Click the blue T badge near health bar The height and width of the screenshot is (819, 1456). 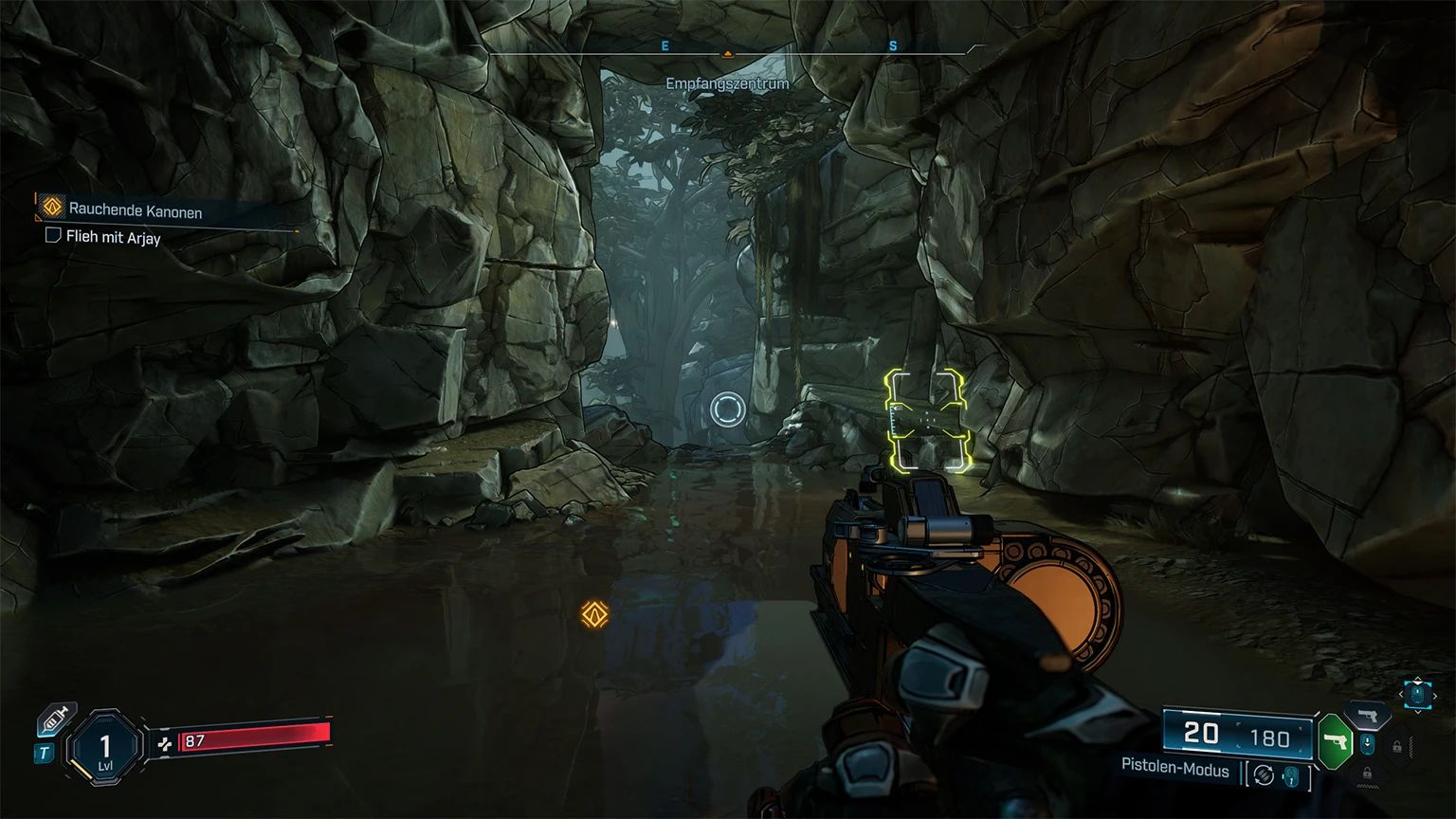(x=42, y=752)
